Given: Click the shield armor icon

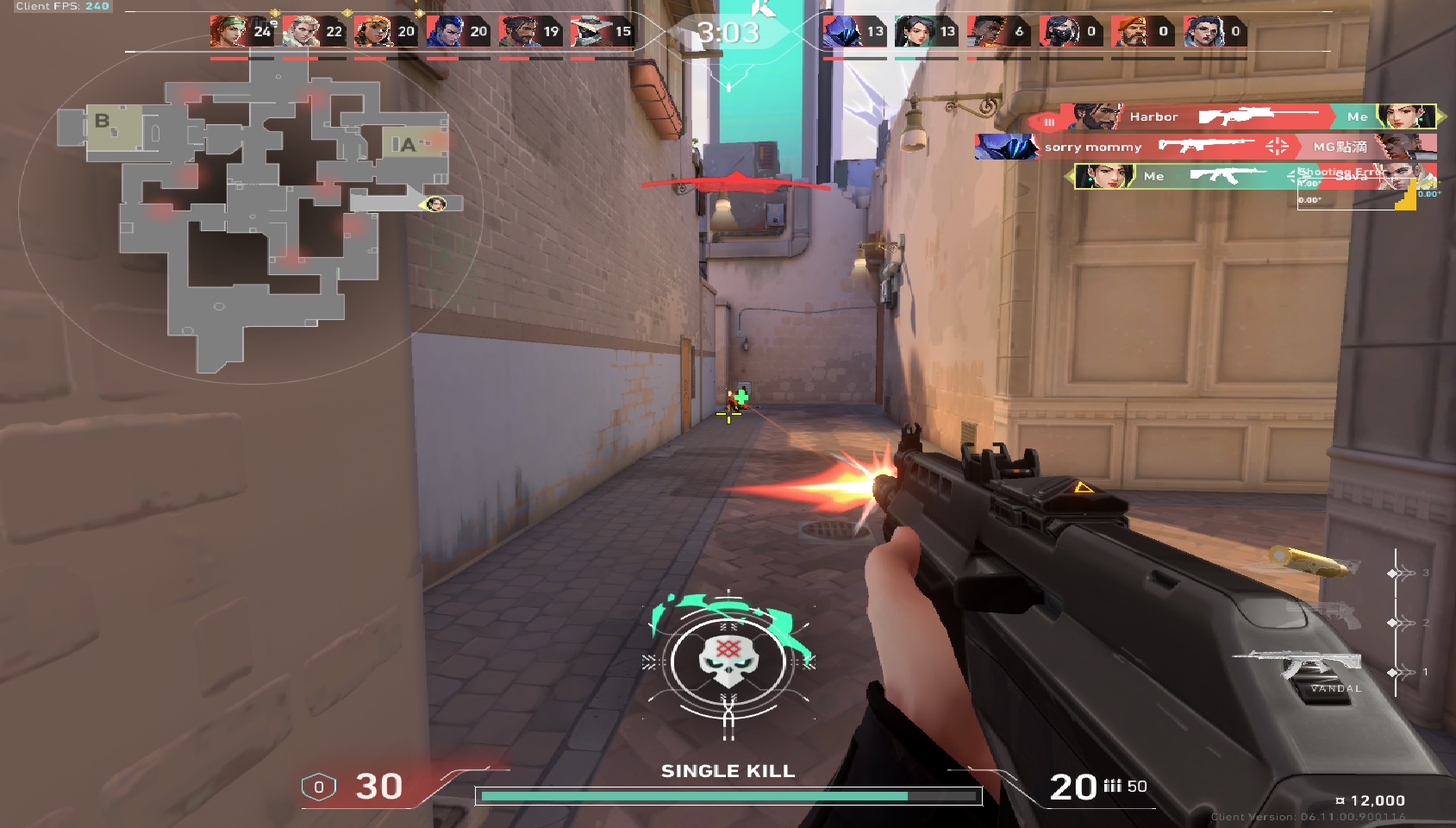Looking at the screenshot, I should [318, 787].
